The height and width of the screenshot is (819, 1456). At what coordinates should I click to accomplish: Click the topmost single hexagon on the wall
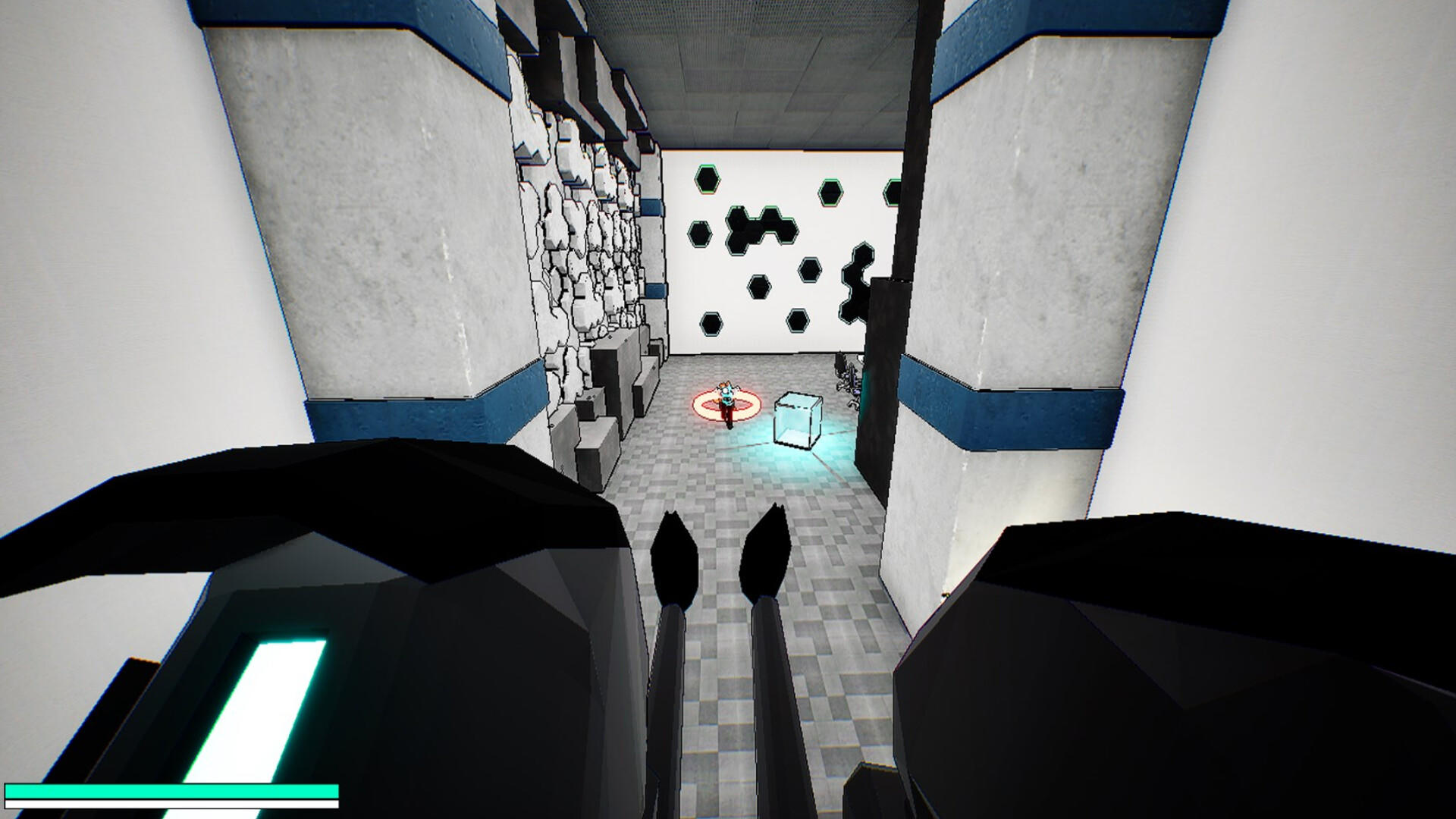709,178
